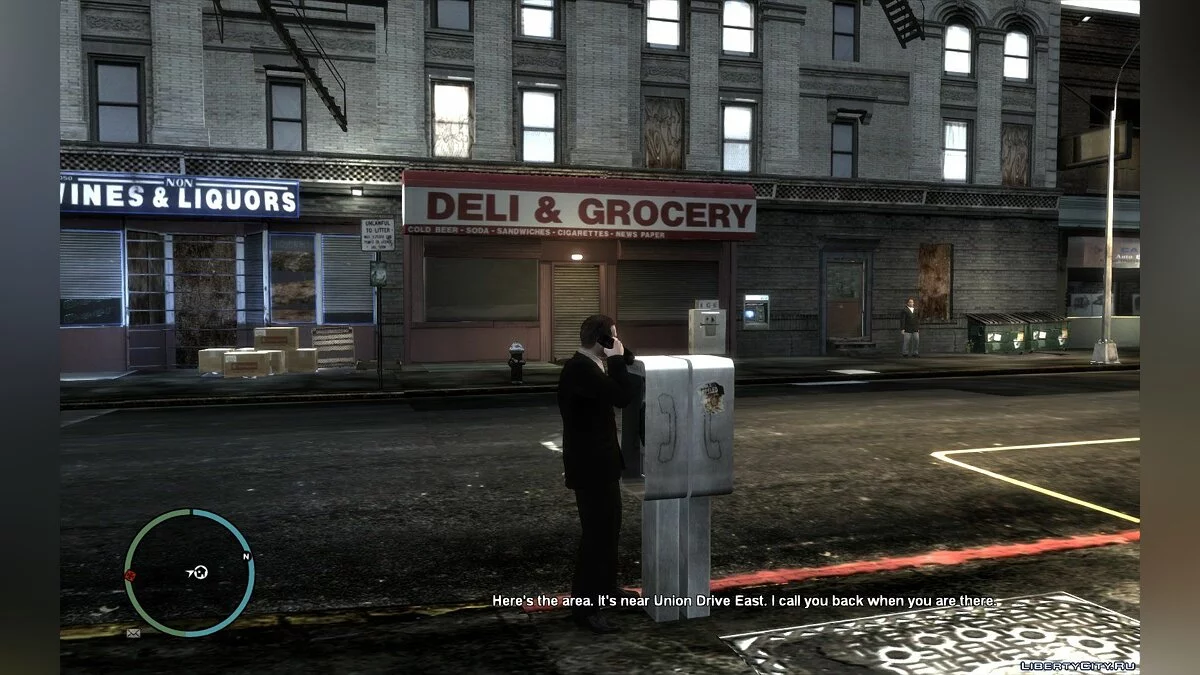Image resolution: width=1200 pixels, height=675 pixels.
Task: Click the LibertyCity.ru watermark
Action: (x=1078, y=665)
